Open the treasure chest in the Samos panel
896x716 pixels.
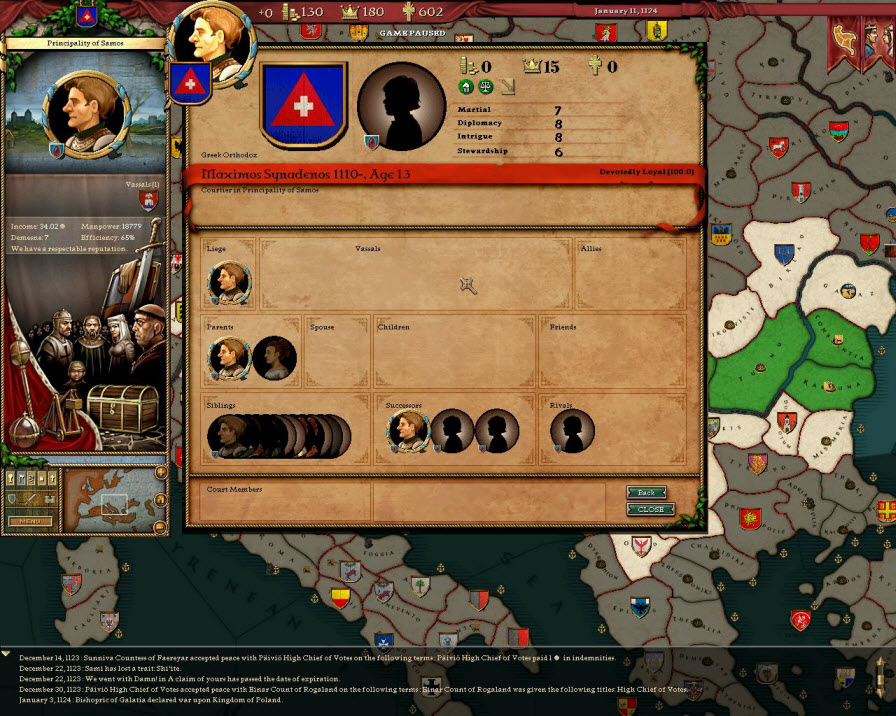pyautogui.click(x=122, y=407)
